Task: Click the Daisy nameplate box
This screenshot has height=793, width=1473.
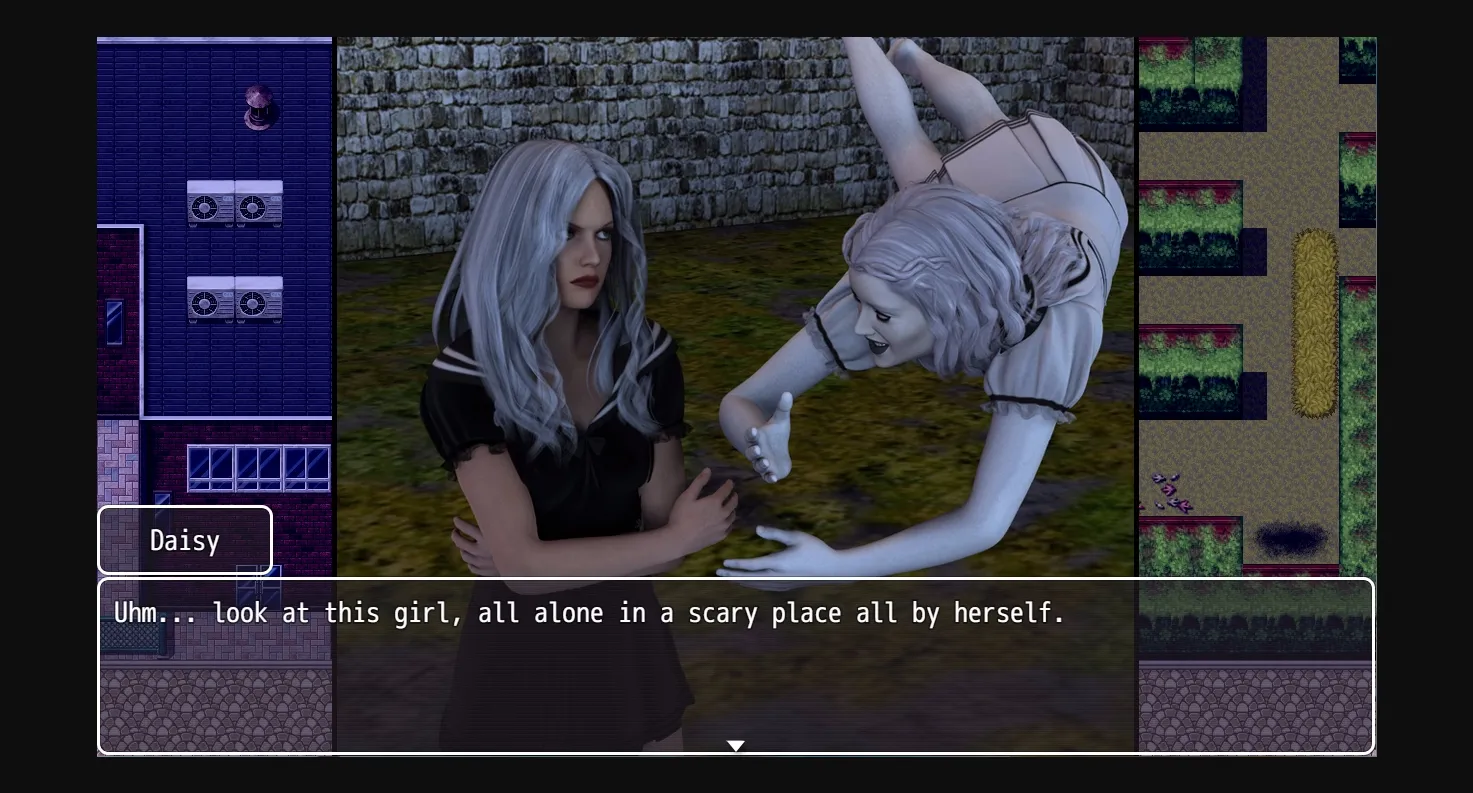Action: pyautogui.click(x=184, y=539)
